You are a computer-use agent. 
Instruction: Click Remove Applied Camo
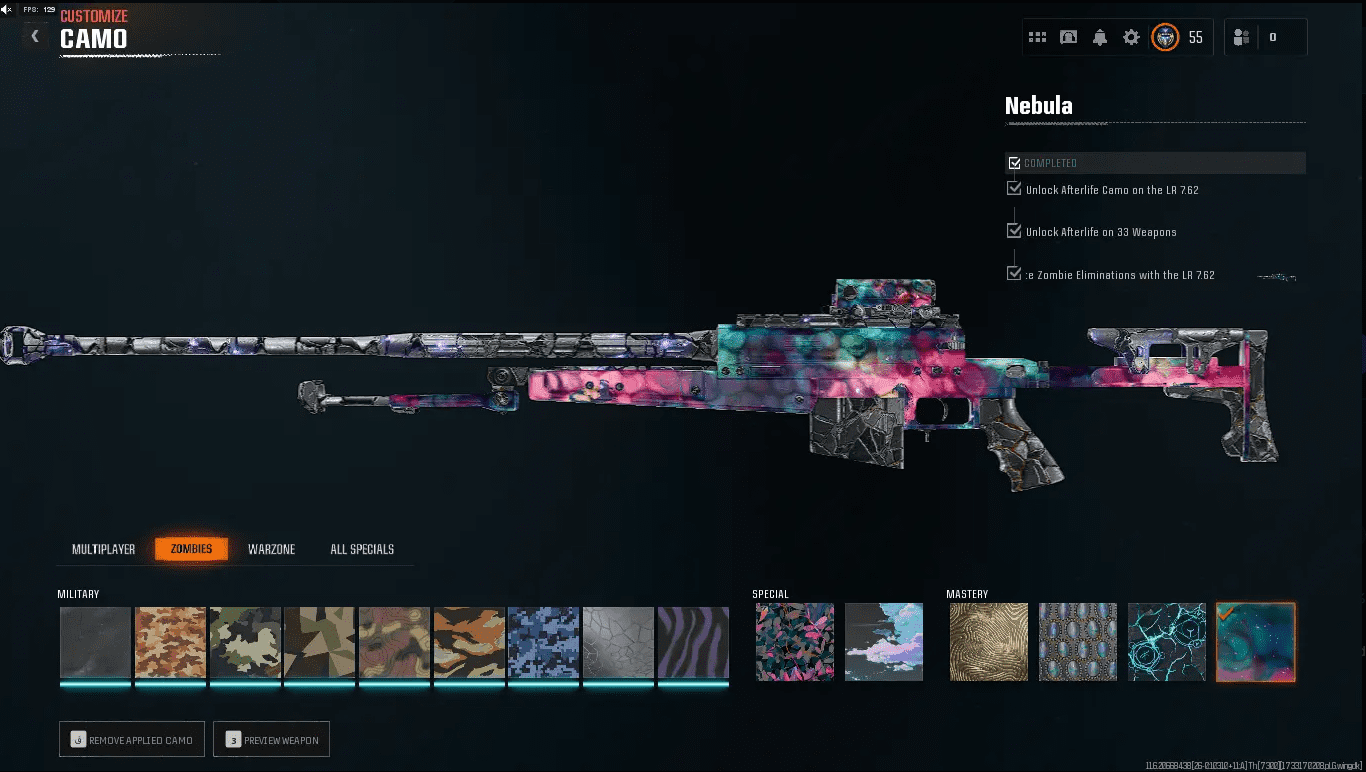tap(132, 740)
